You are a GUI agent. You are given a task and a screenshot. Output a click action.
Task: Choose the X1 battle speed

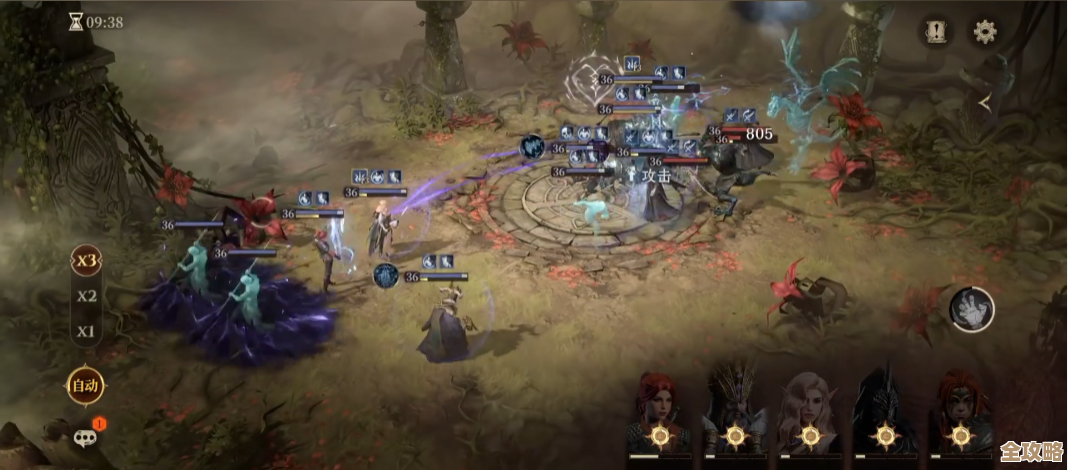[87, 331]
